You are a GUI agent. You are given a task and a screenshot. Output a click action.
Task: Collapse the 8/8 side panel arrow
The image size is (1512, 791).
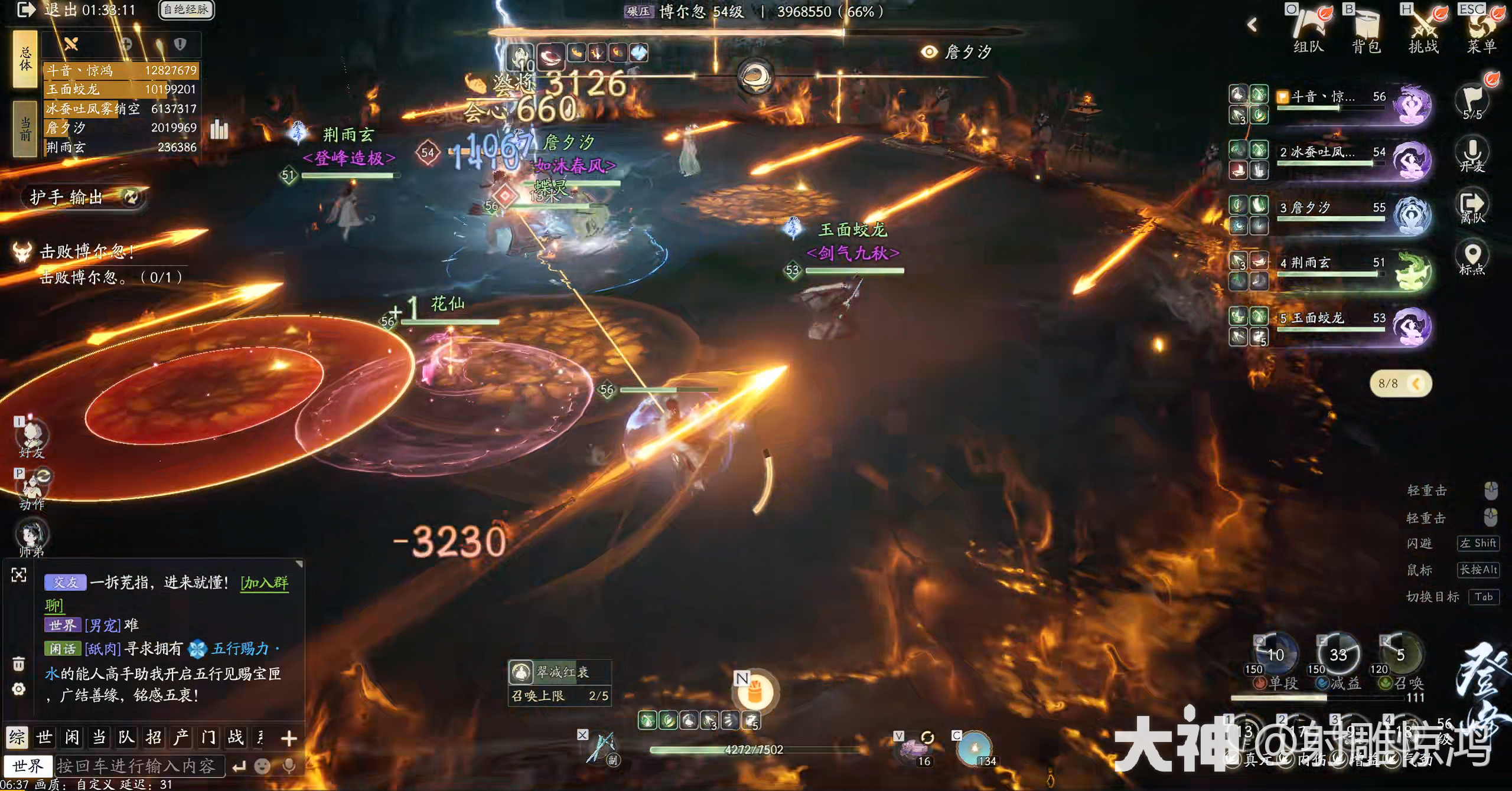click(x=1416, y=384)
